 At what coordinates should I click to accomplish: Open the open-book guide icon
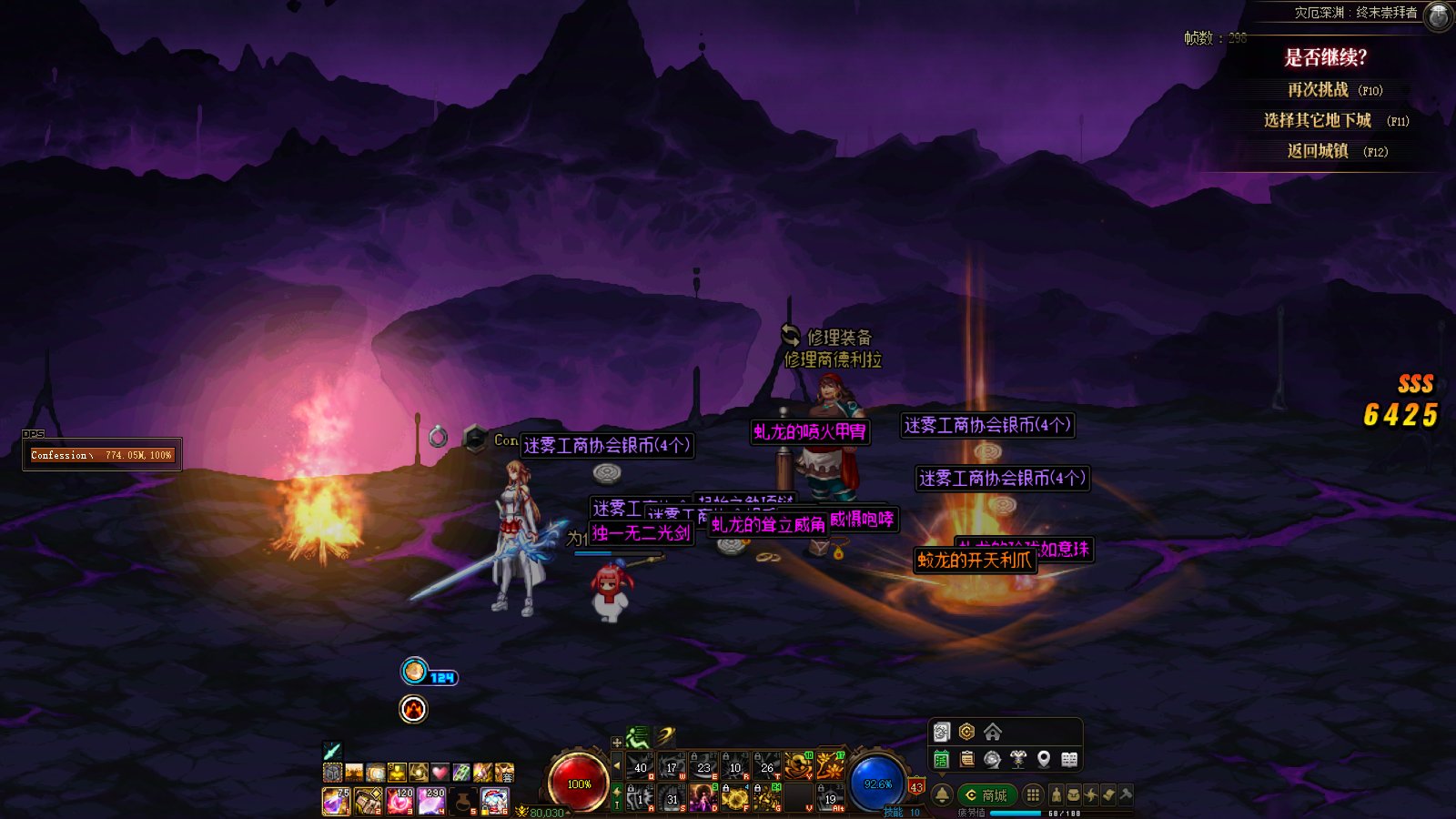tap(1069, 759)
